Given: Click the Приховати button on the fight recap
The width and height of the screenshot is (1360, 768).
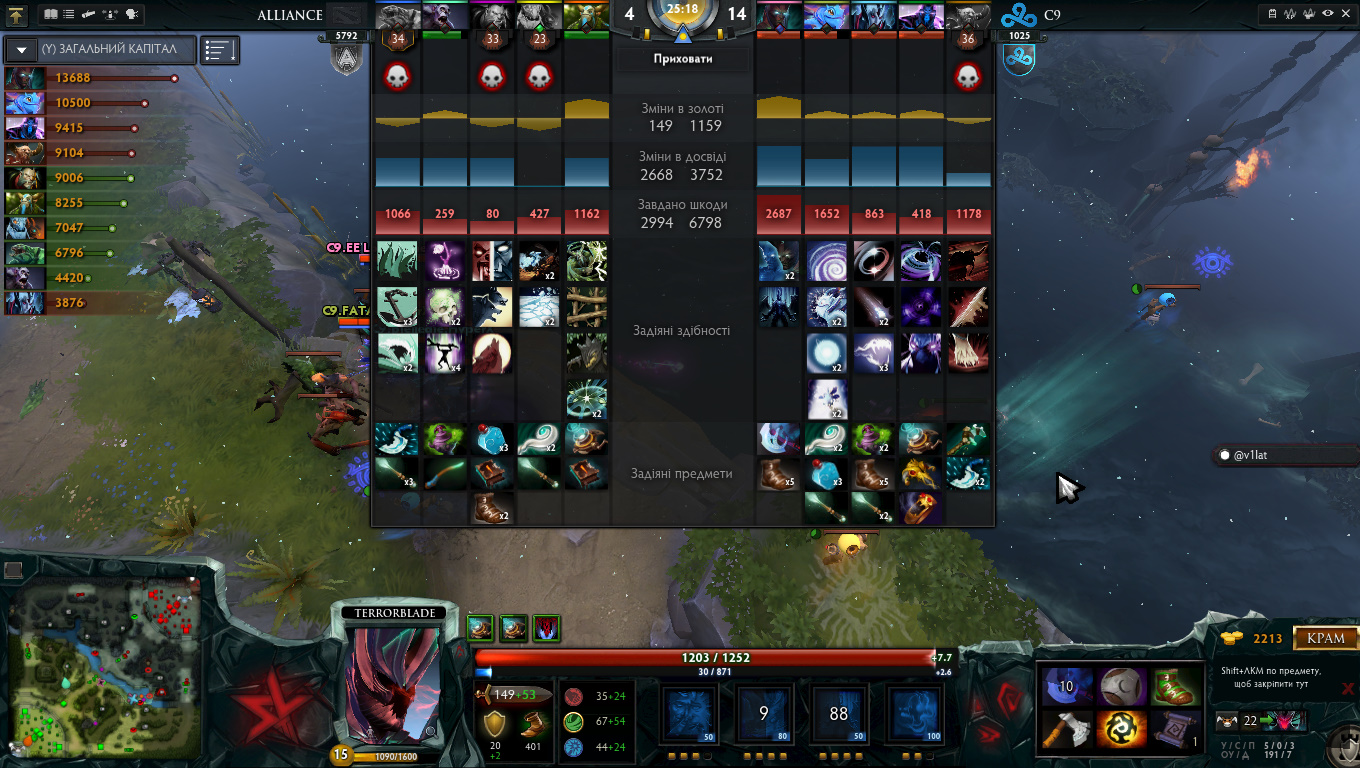Looking at the screenshot, I should pos(683,59).
